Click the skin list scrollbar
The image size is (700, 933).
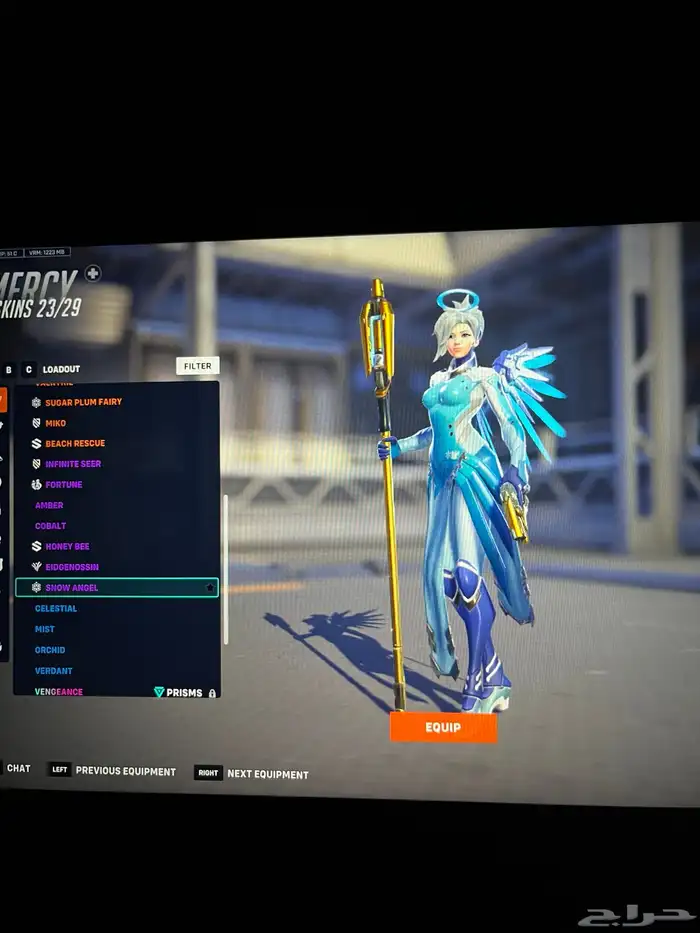tap(226, 570)
